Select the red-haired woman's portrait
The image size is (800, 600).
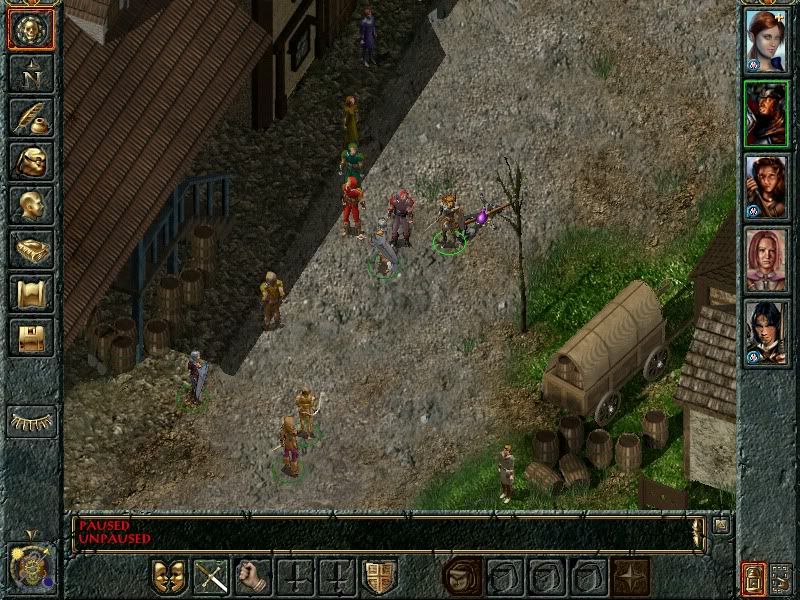767,38
